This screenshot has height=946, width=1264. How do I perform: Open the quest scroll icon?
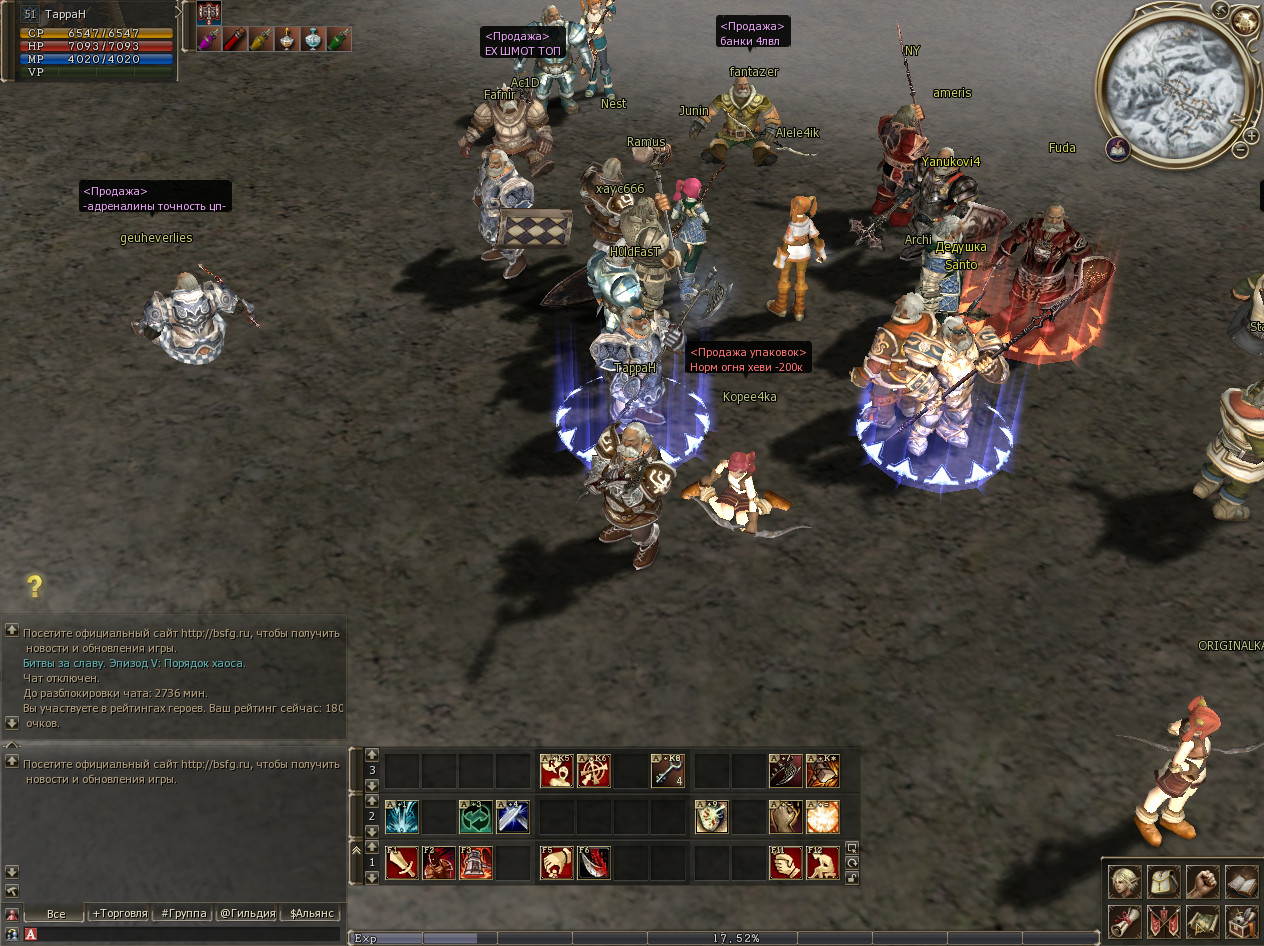coord(1125,920)
